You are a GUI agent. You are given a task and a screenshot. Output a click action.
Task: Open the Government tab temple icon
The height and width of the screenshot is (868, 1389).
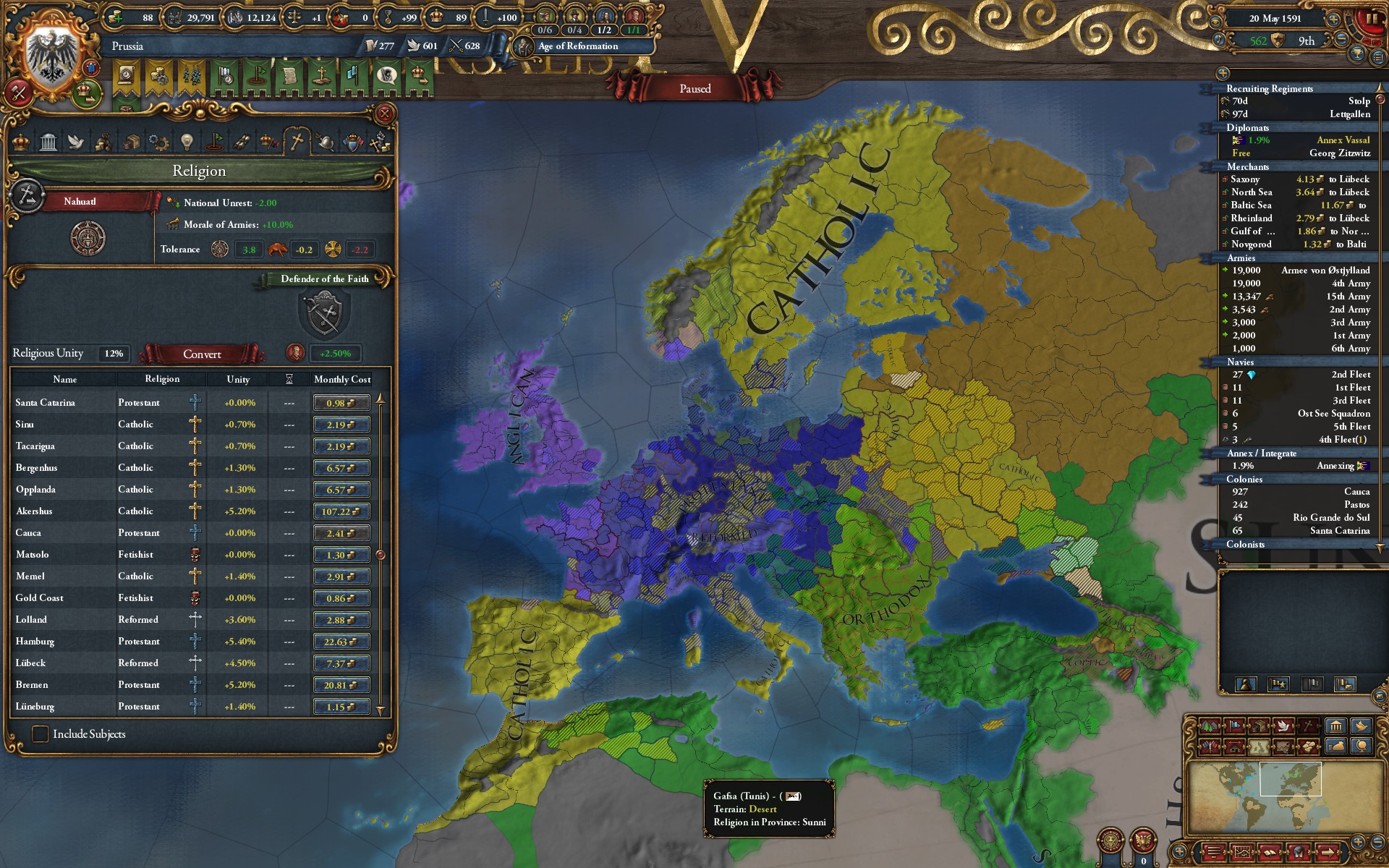tap(46, 141)
